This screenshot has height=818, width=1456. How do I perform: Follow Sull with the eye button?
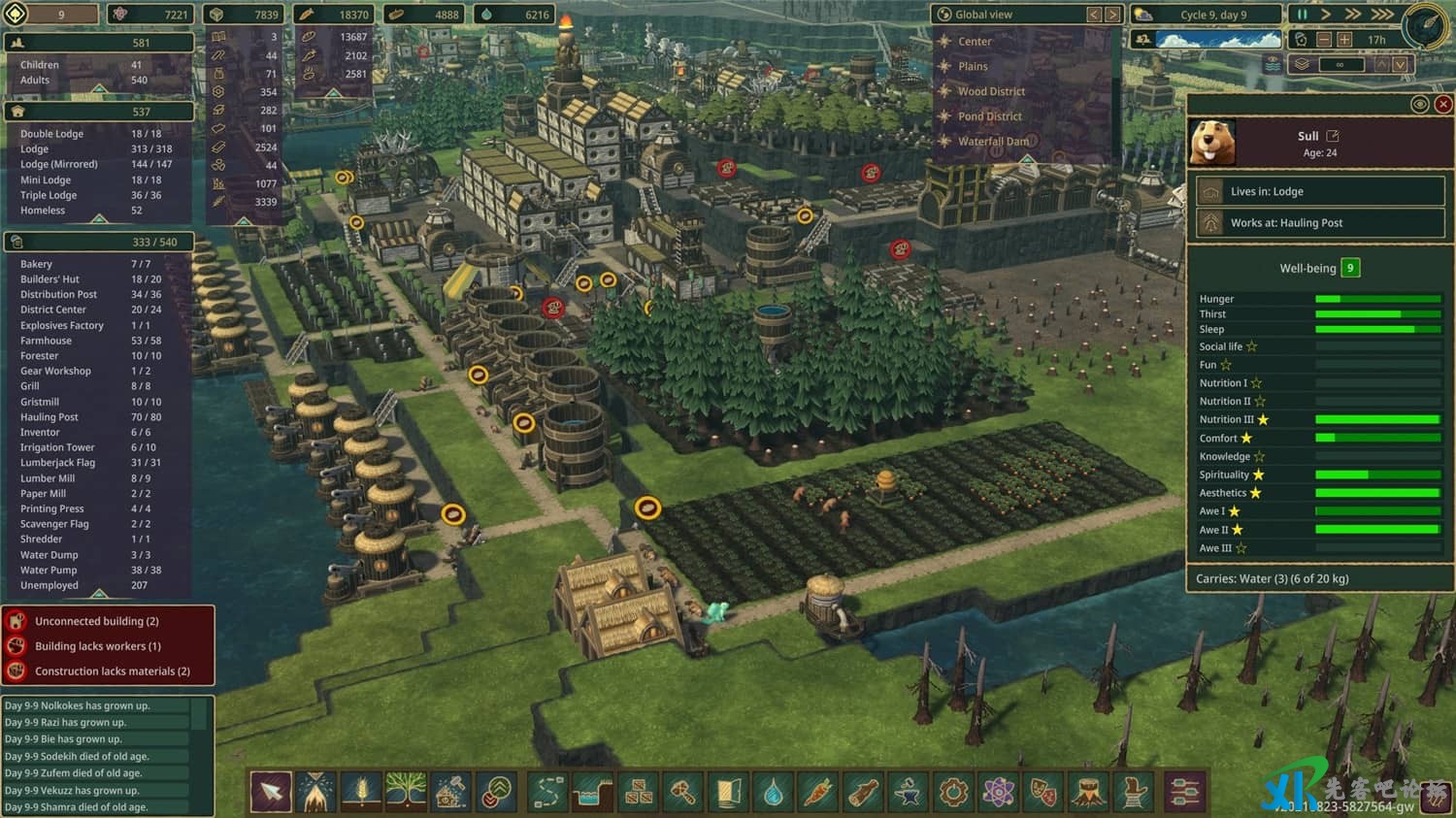[1419, 104]
